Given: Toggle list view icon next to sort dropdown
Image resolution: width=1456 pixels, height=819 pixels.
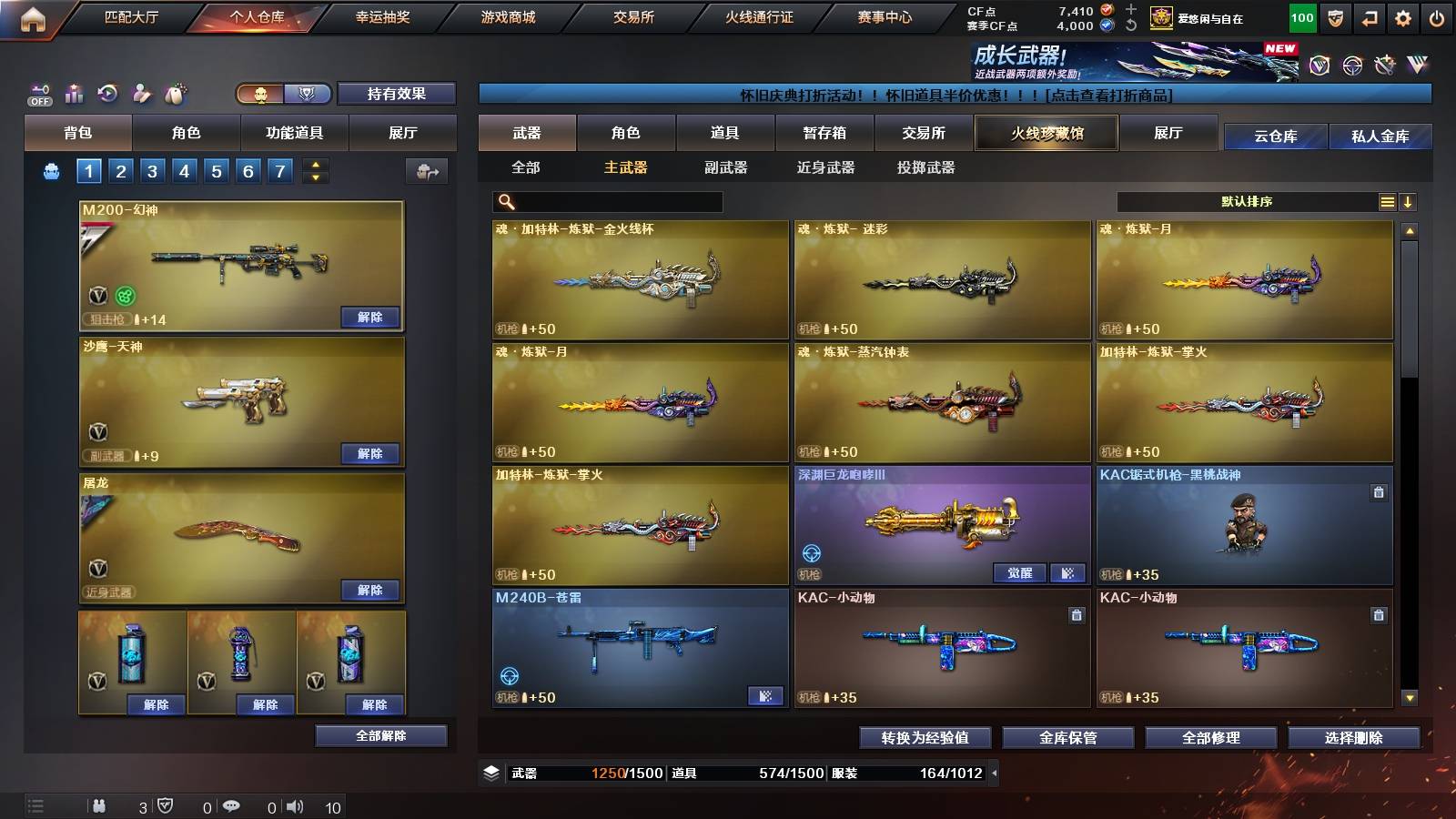Looking at the screenshot, I should 1387,201.
